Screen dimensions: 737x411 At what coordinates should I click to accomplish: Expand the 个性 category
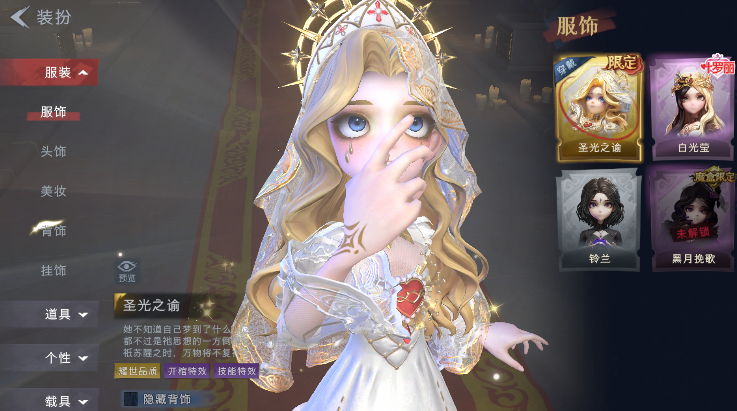click(x=62, y=357)
